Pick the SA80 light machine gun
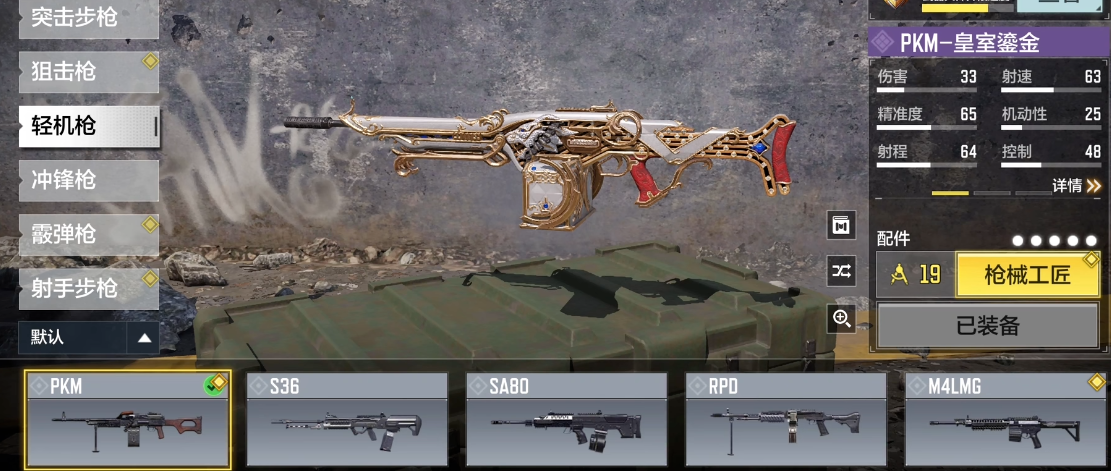1111x471 pixels. click(x=567, y=421)
